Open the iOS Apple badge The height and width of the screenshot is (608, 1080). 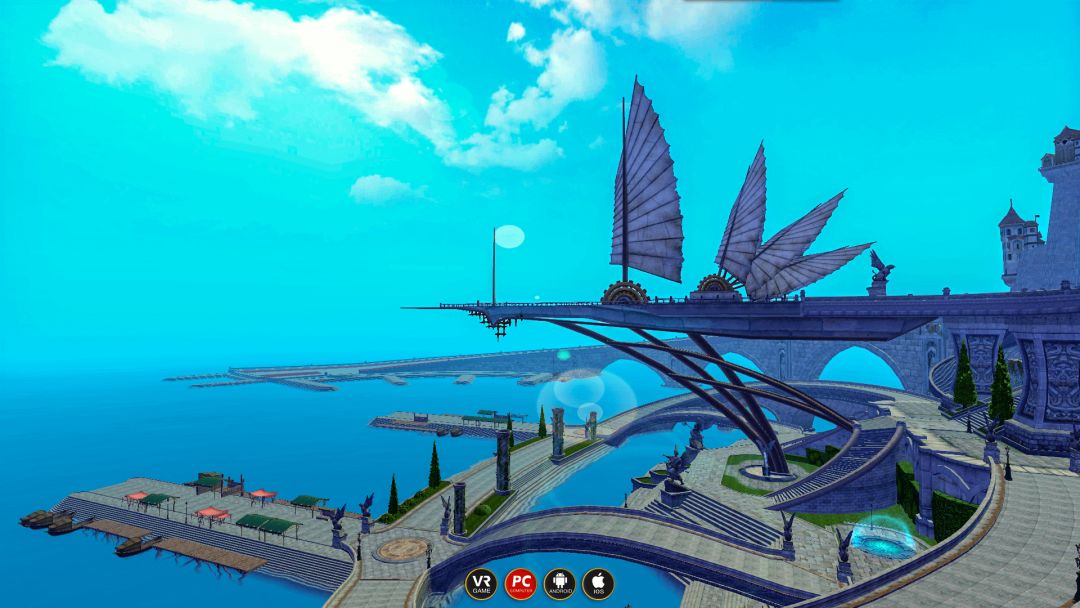(598, 583)
